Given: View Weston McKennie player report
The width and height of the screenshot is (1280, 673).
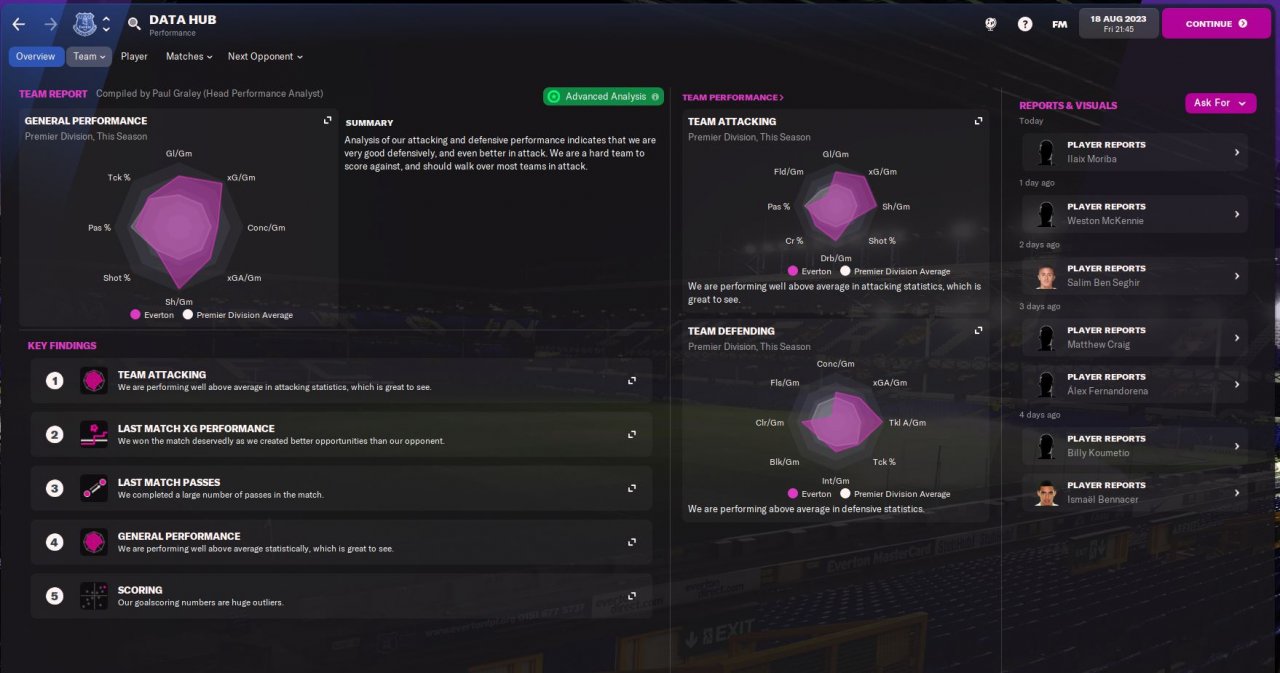Looking at the screenshot, I should 1135,214.
